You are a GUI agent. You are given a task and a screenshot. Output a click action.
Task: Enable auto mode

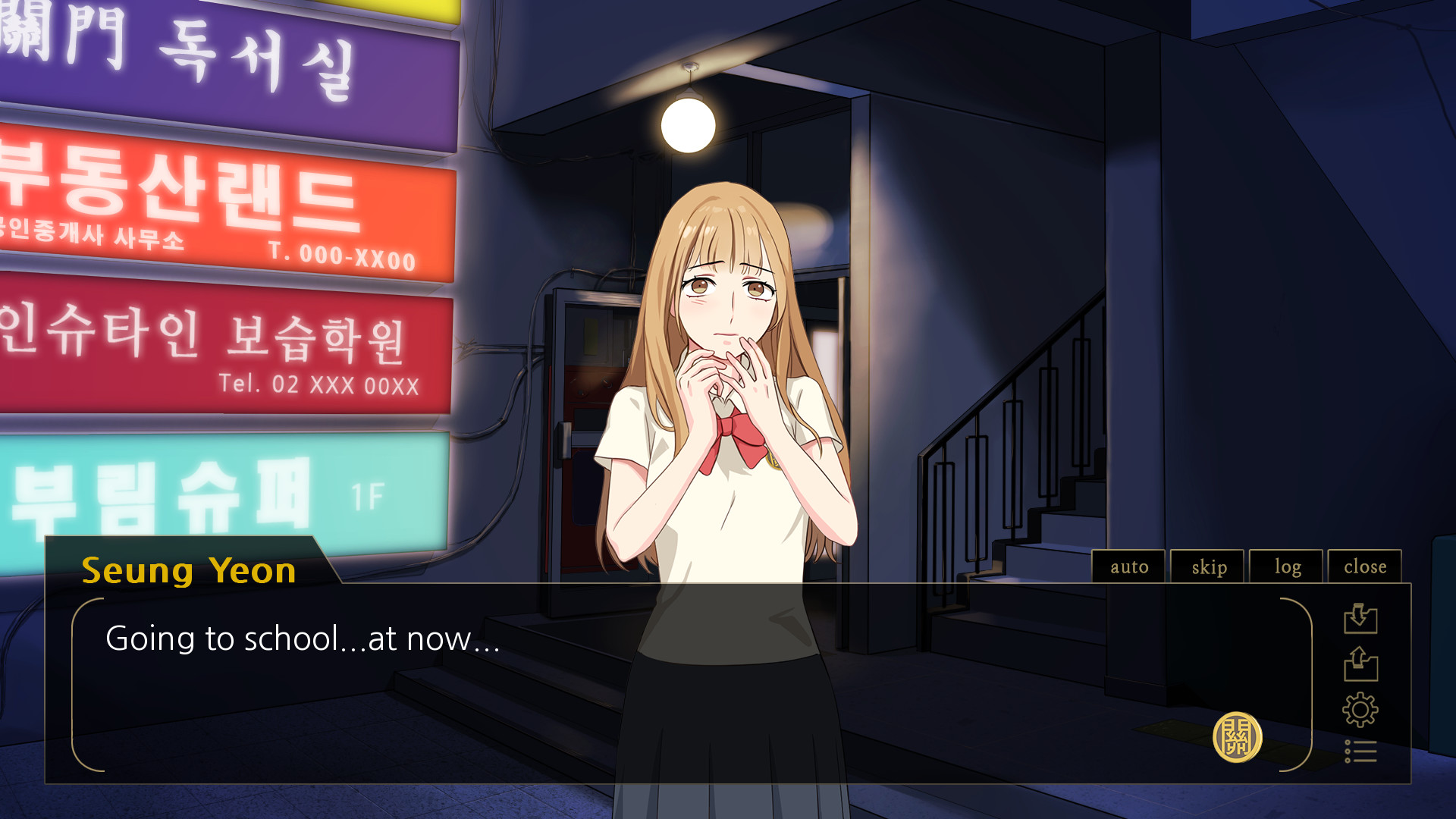pos(1128,566)
